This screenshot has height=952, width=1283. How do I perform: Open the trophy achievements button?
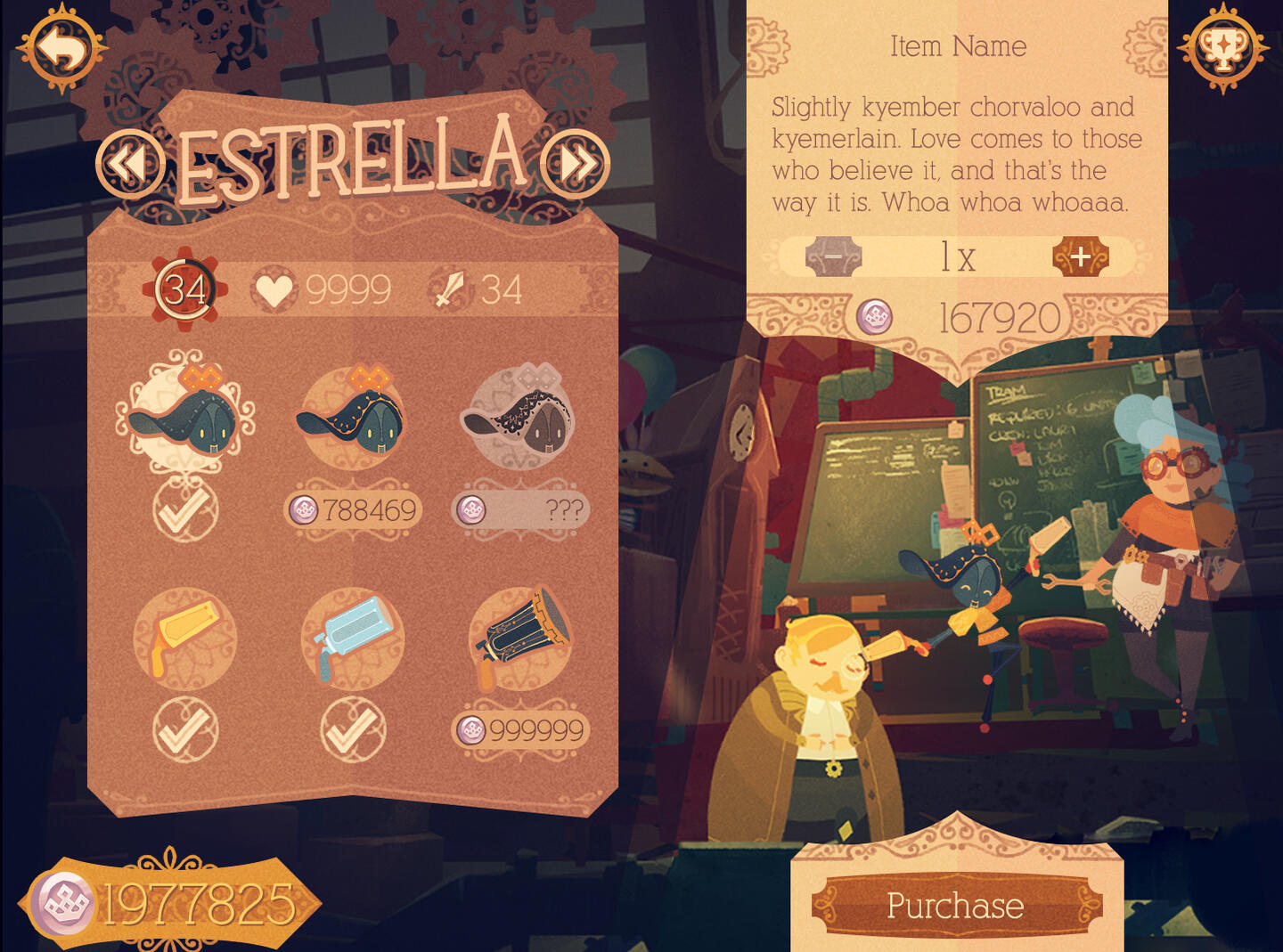(1222, 49)
